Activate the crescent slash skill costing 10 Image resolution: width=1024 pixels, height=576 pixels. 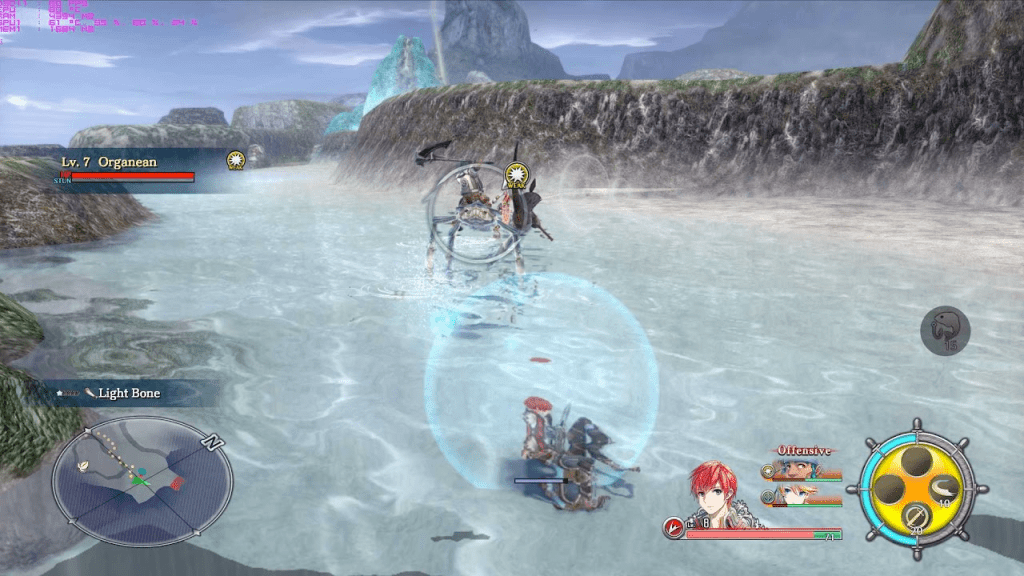tap(945, 488)
